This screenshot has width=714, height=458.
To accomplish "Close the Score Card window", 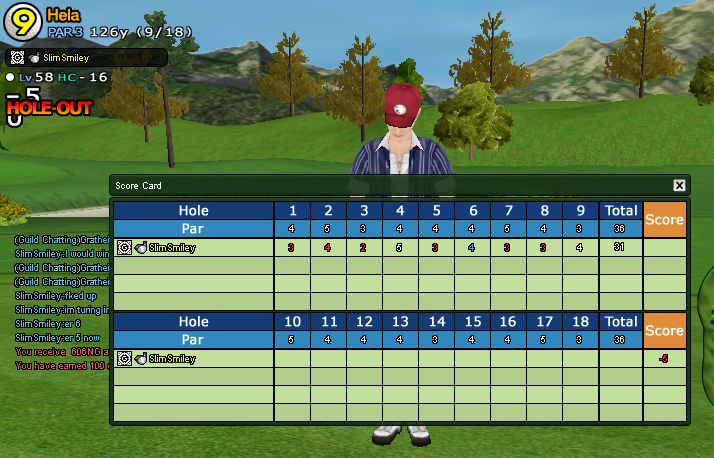I will [x=679, y=185].
